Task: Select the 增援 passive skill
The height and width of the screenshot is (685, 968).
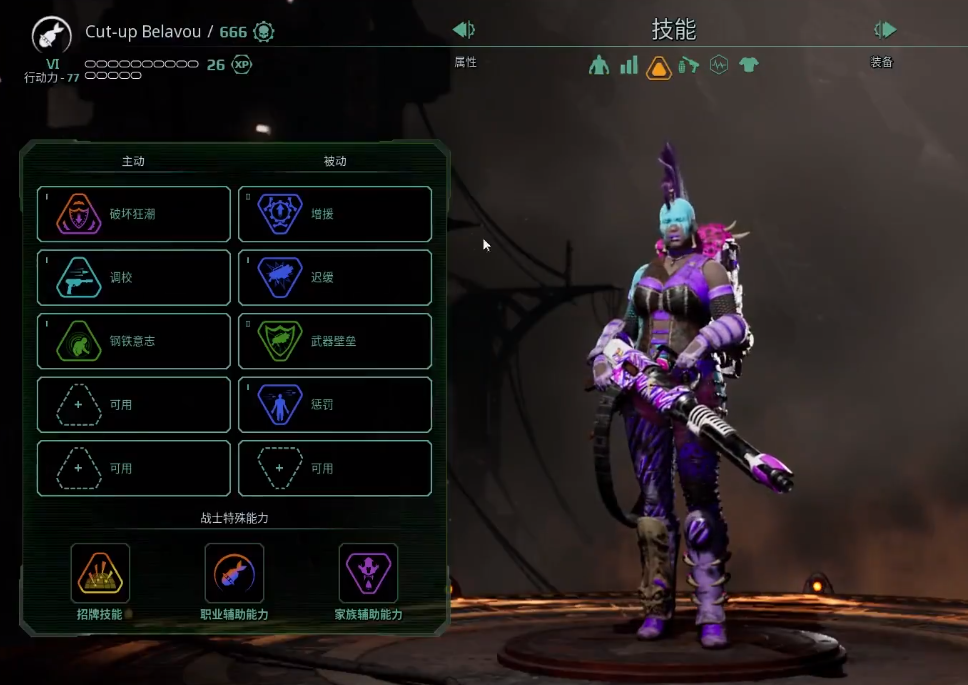Action: click(335, 214)
